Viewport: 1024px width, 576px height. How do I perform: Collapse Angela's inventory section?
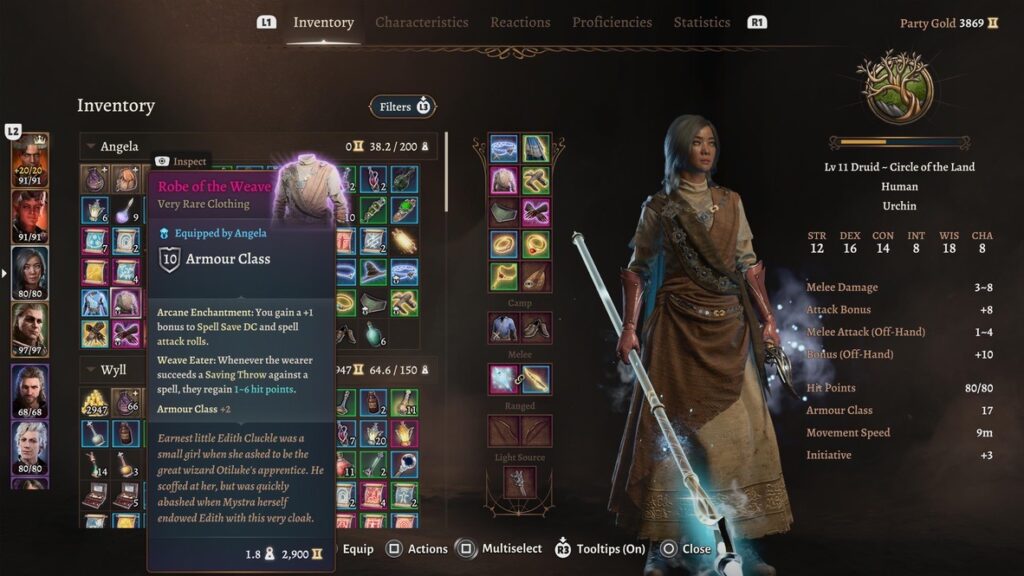pos(91,147)
